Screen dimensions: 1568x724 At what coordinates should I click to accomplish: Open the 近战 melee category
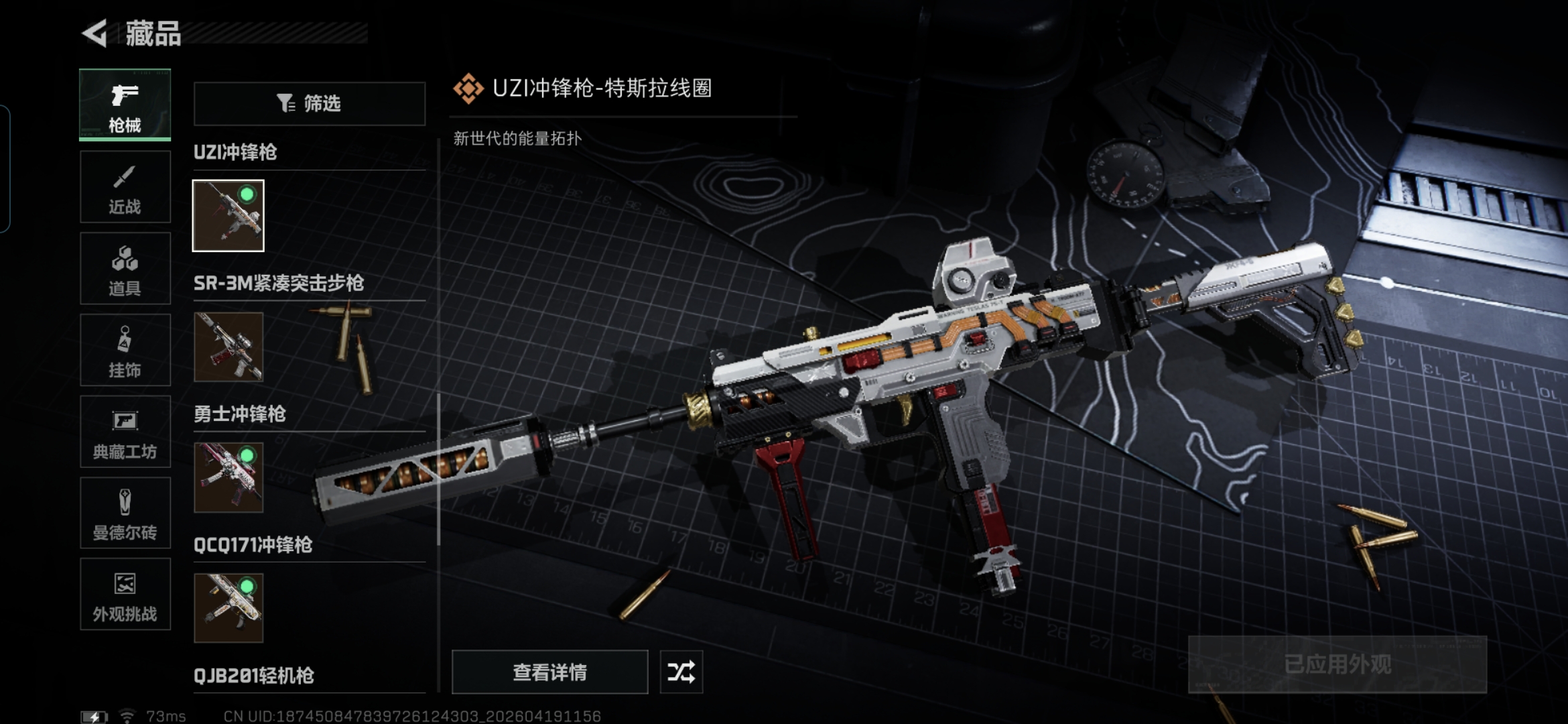point(125,187)
